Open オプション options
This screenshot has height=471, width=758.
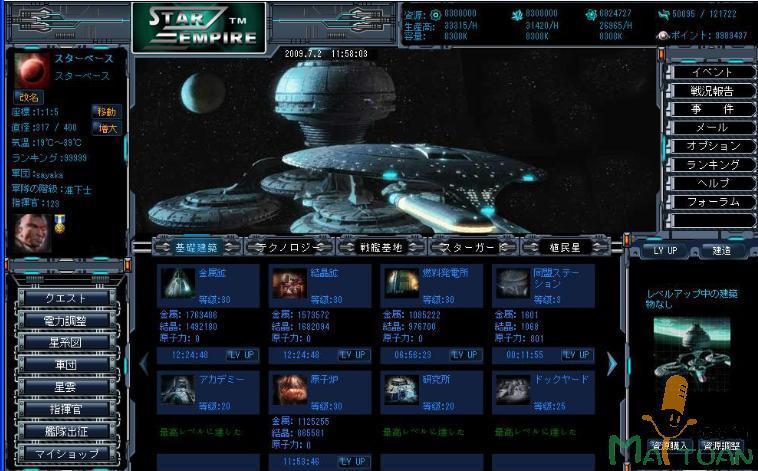[712, 146]
